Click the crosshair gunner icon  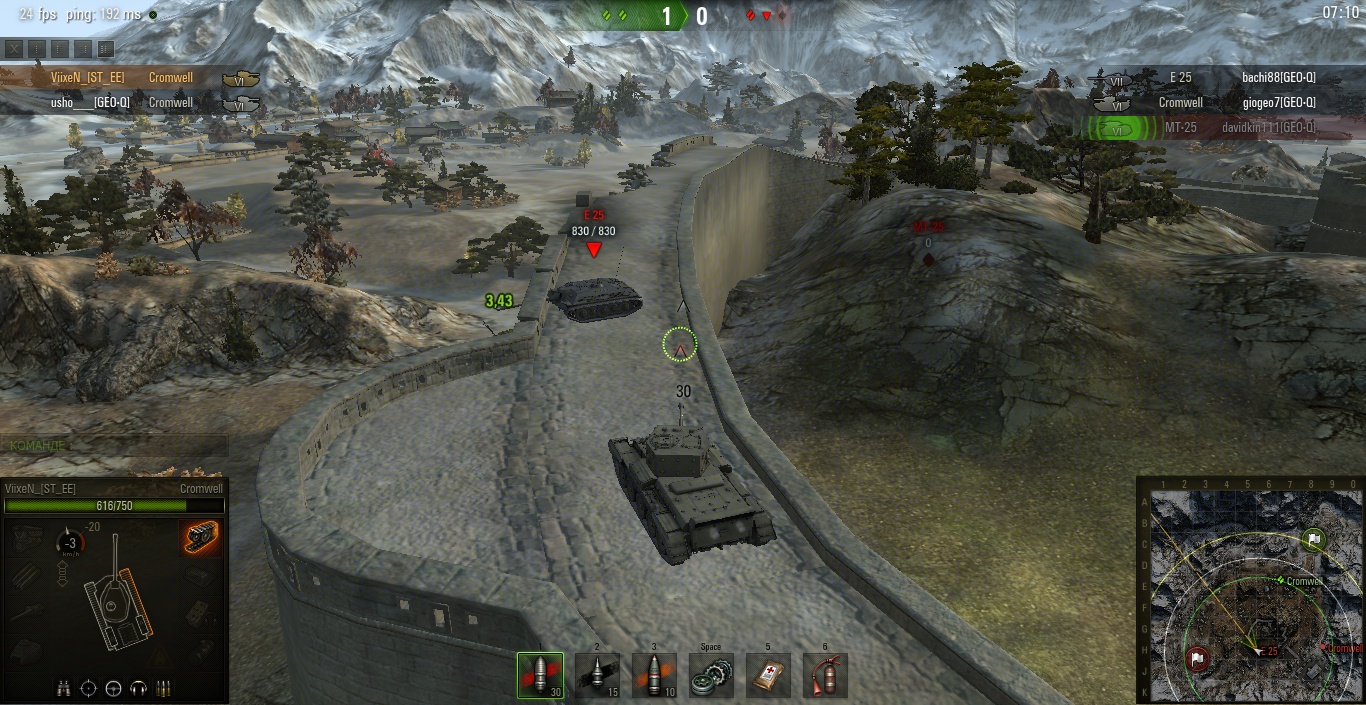[89, 688]
